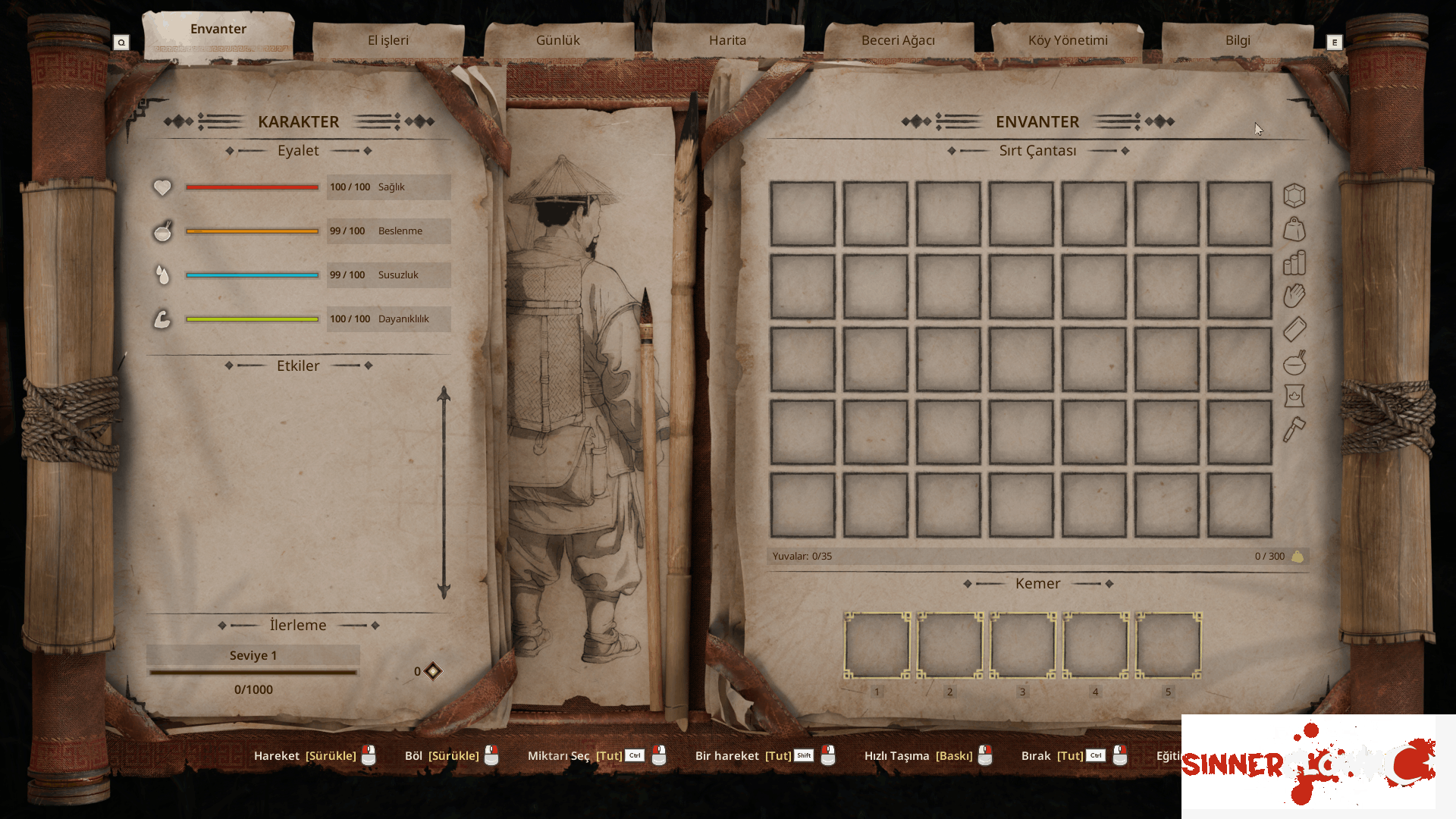Open the Günlük tab

pyautogui.click(x=558, y=39)
